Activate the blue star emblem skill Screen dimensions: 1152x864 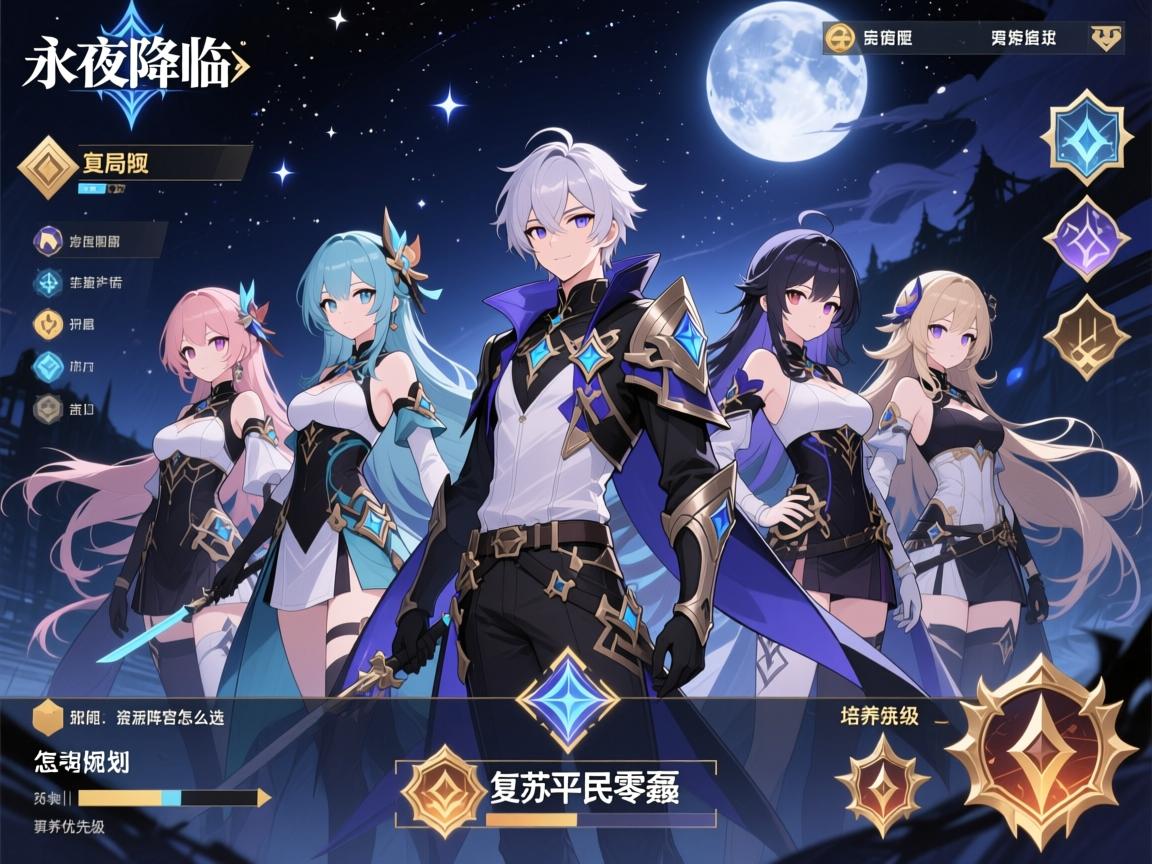click(x=1087, y=137)
